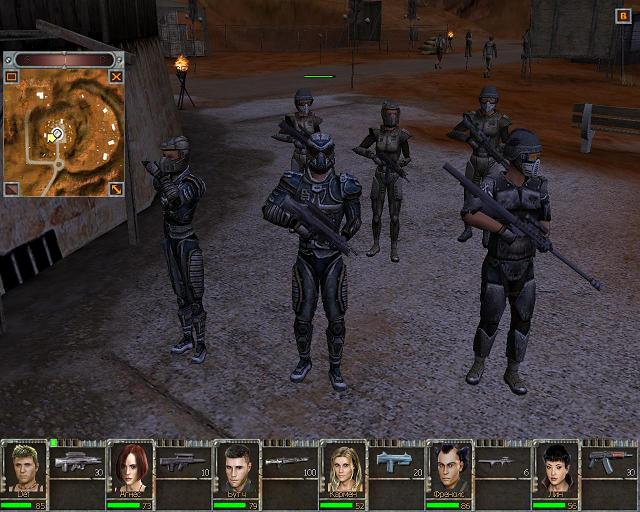Image resolution: width=640 pixels, height=512 pixels.
Task: Choose Butch's dark-haired portrait
Action: [236, 467]
